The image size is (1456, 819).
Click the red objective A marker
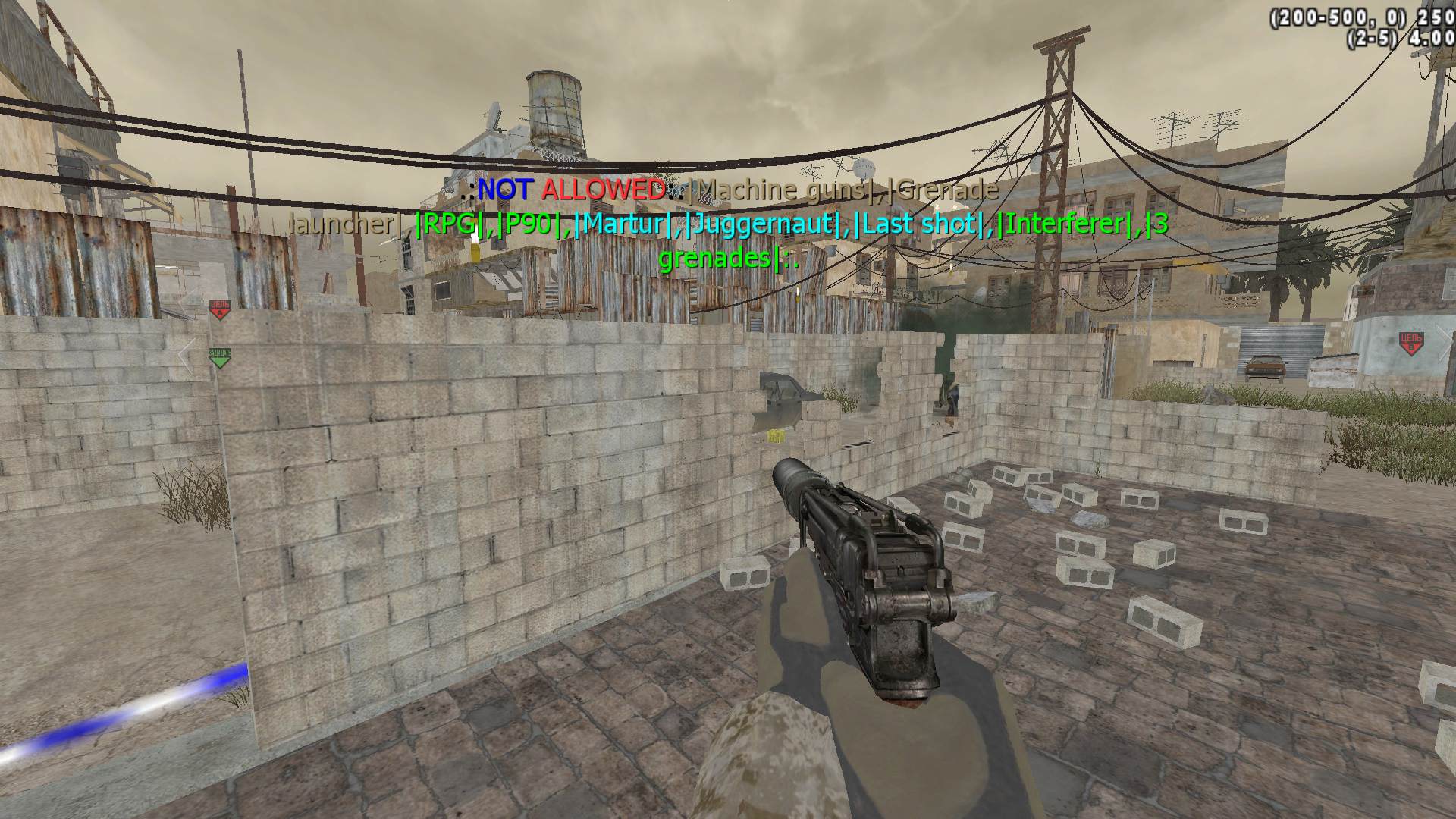pos(219,309)
